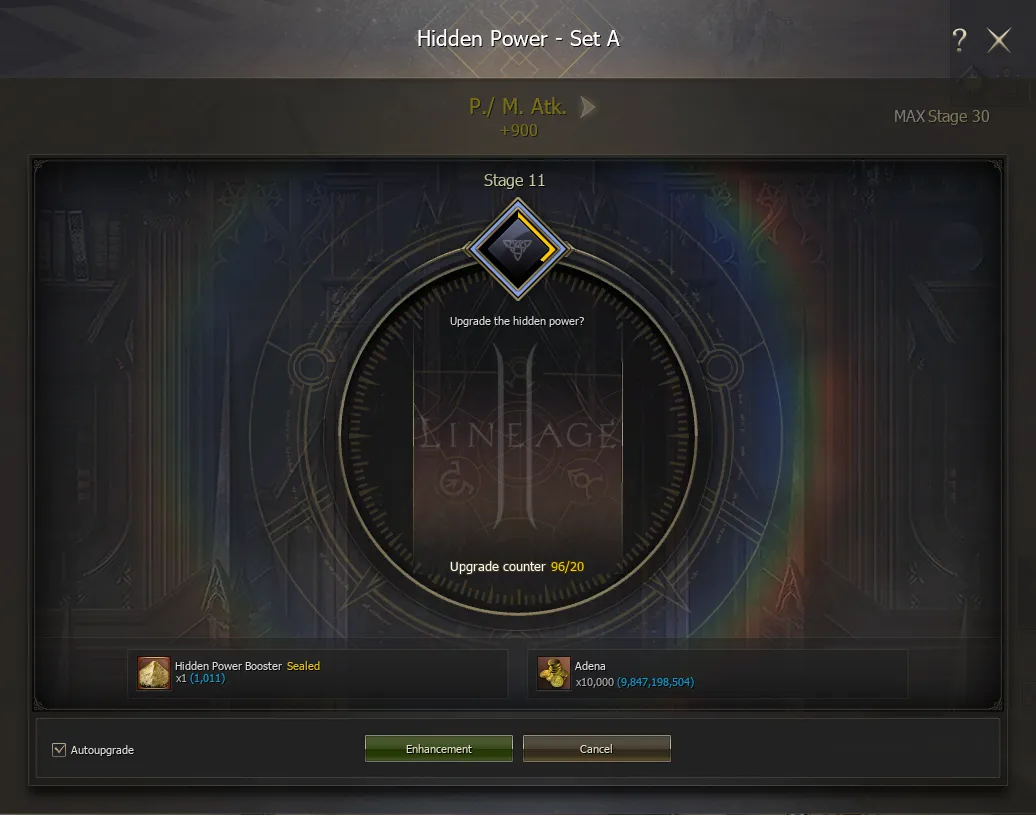Click the Stage 11 diamond emblem
1036x815 pixels.
coord(517,249)
